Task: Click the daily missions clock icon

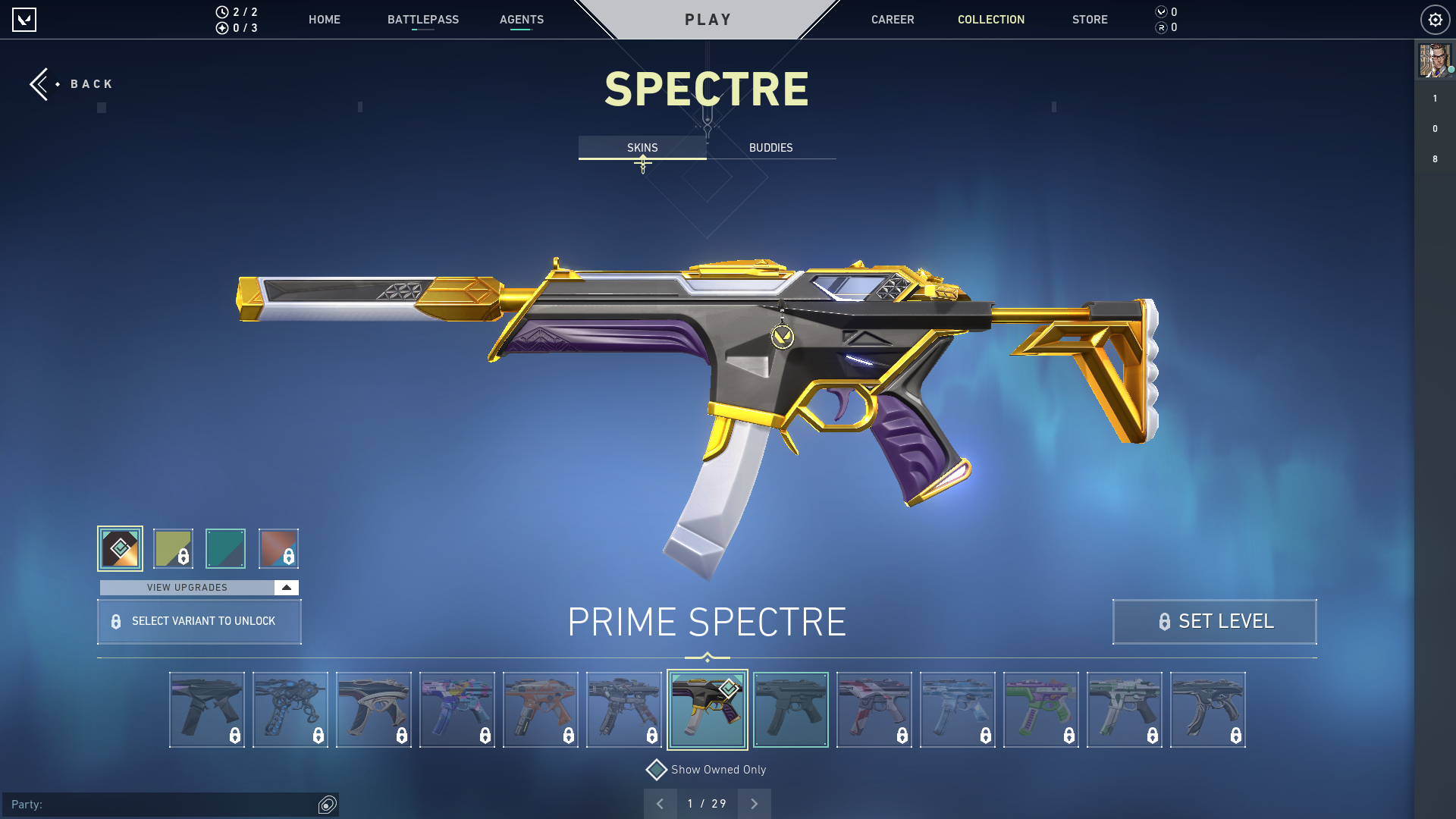Action: point(221,11)
